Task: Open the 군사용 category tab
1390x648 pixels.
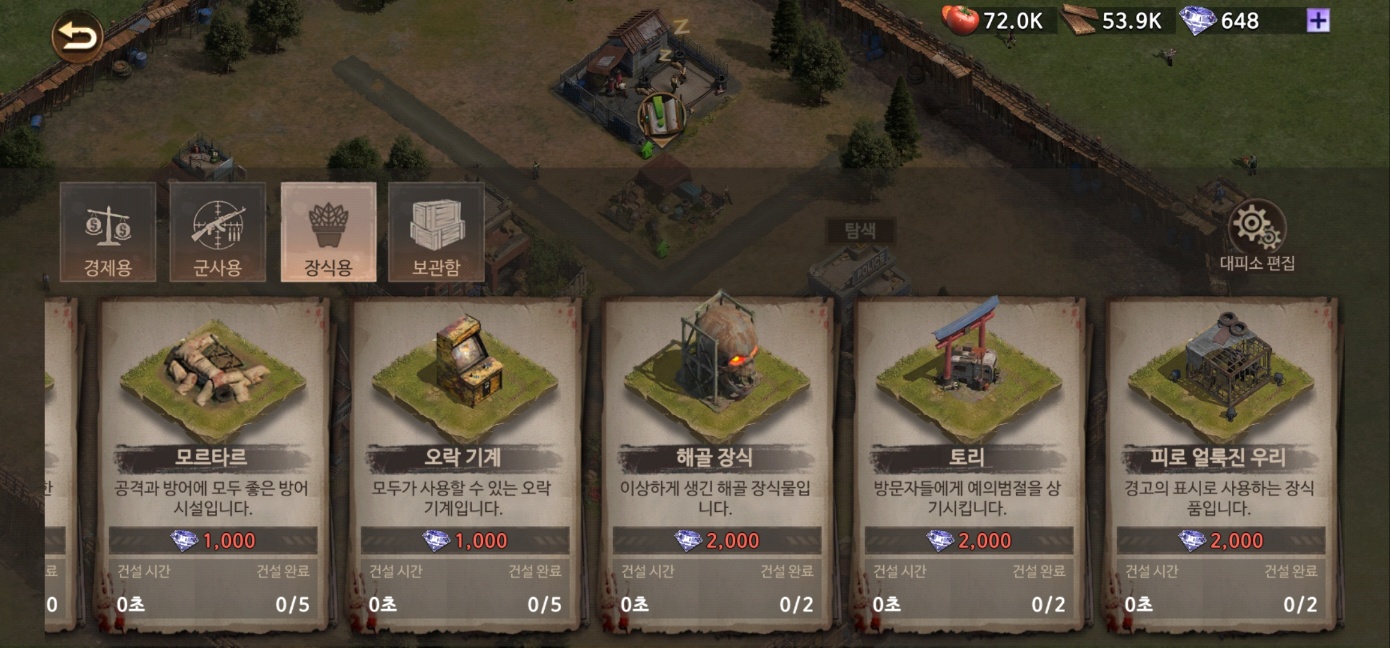Action: pos(218,232)
